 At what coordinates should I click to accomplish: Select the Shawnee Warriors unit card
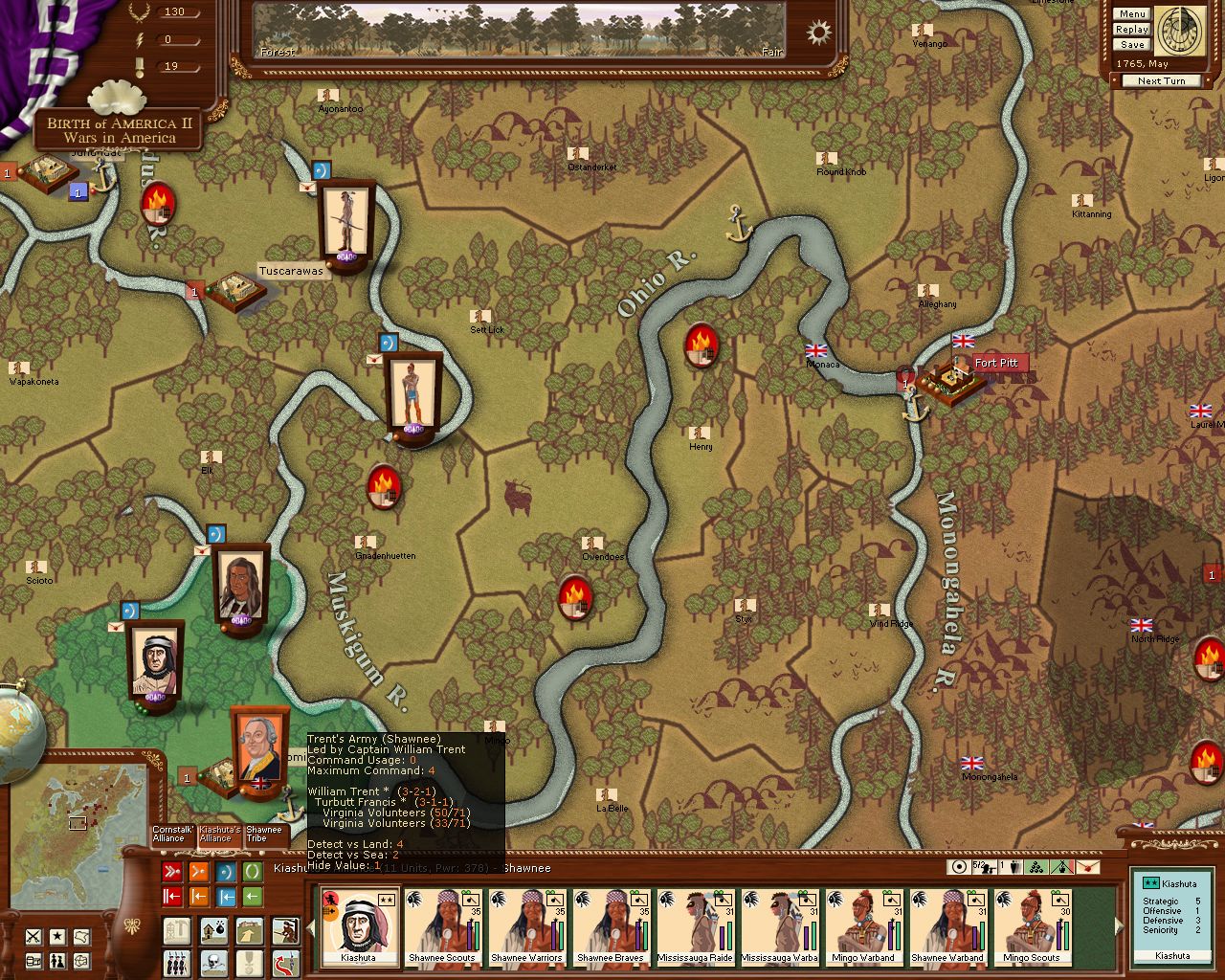pyautogui.click(x=526, y=926)
